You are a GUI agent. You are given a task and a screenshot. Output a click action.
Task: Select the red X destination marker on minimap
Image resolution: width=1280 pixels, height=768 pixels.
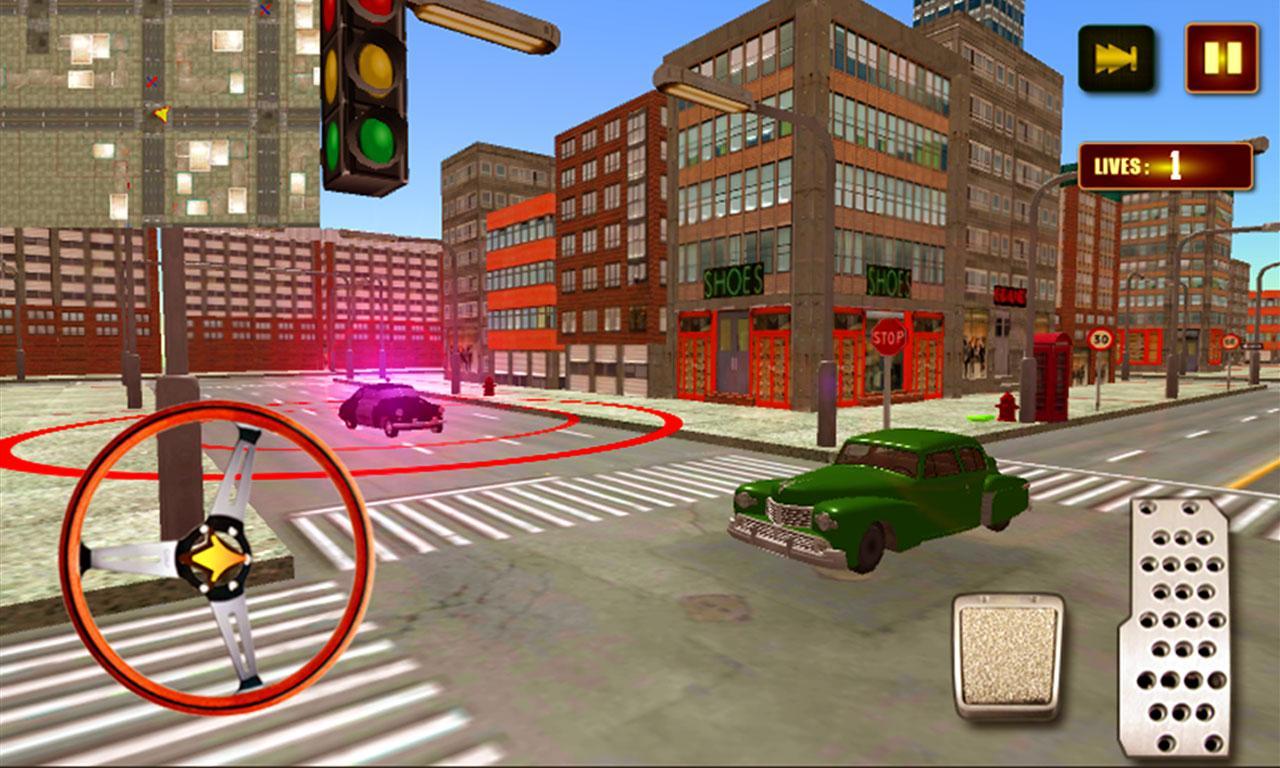tap(151, 81)
